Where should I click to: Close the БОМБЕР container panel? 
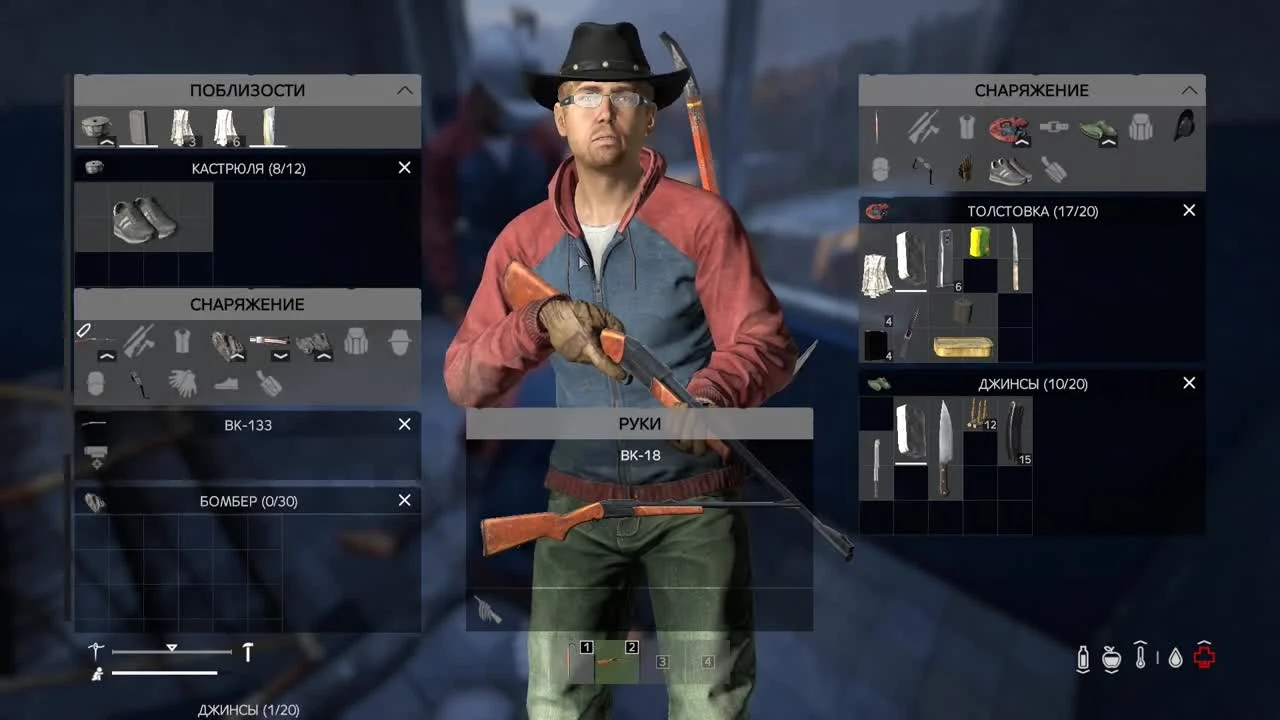click(x=404, y=500)
